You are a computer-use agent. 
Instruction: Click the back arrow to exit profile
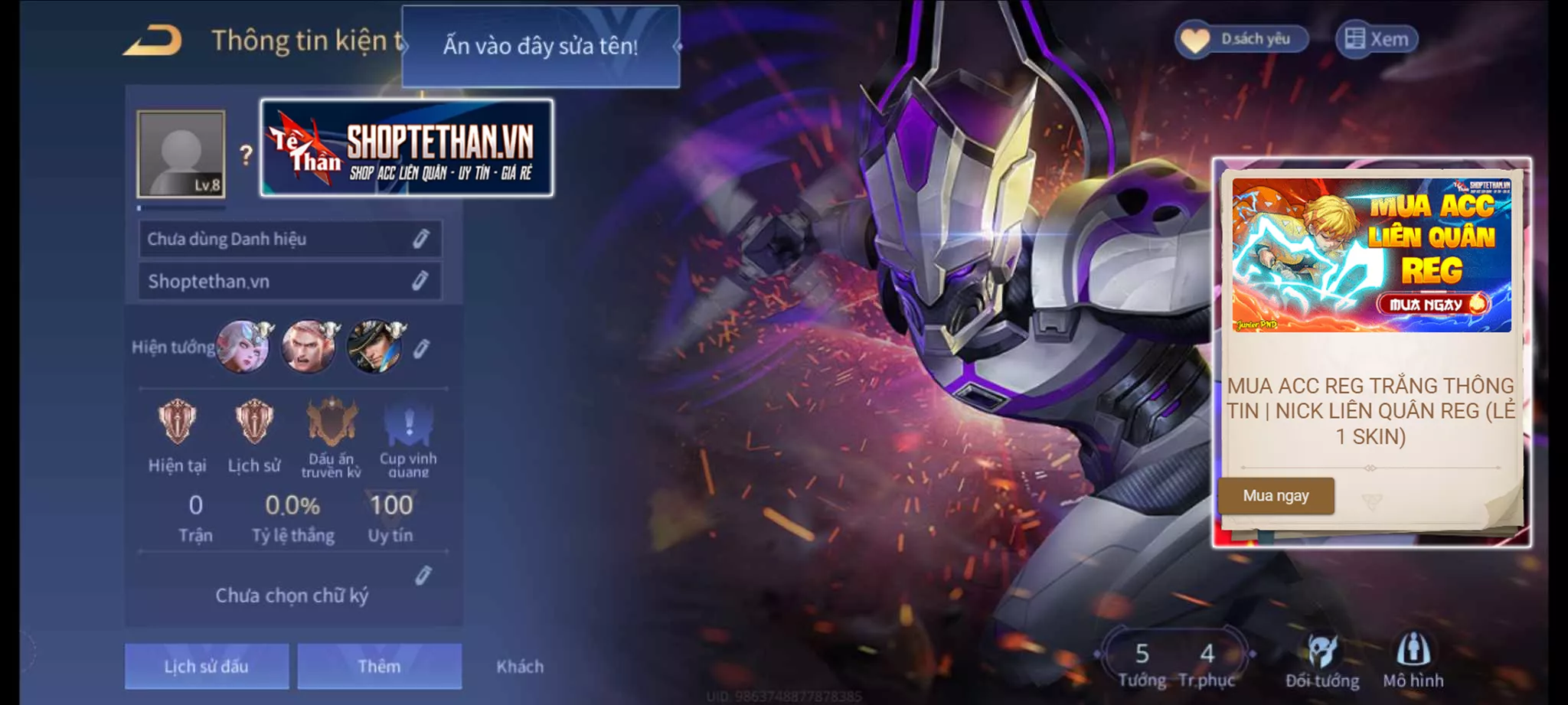pyautogui.click(x=153, y=38)
